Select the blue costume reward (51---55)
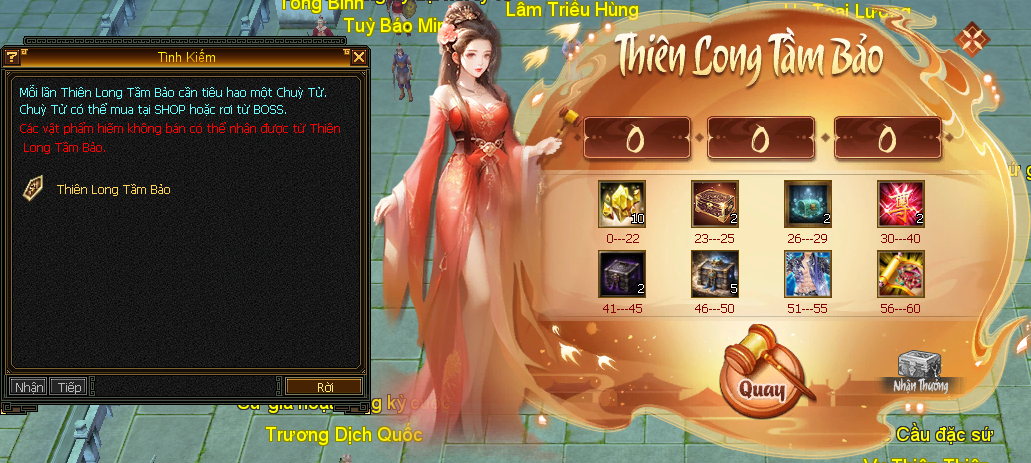This screenshot has width=1031, height=463. click(x=808, y=273)
